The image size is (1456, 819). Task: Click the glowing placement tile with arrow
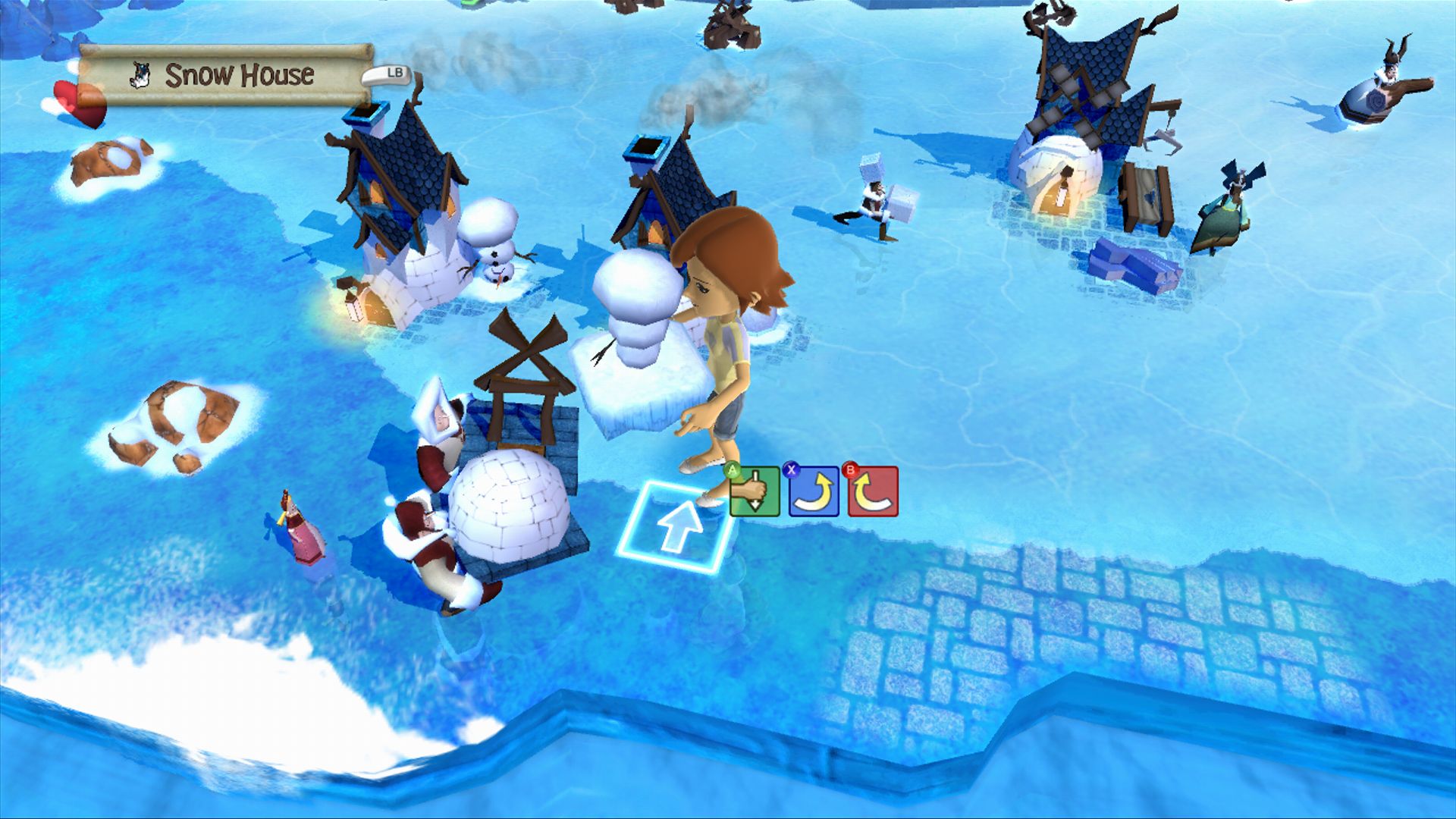[x=676, y=526]
